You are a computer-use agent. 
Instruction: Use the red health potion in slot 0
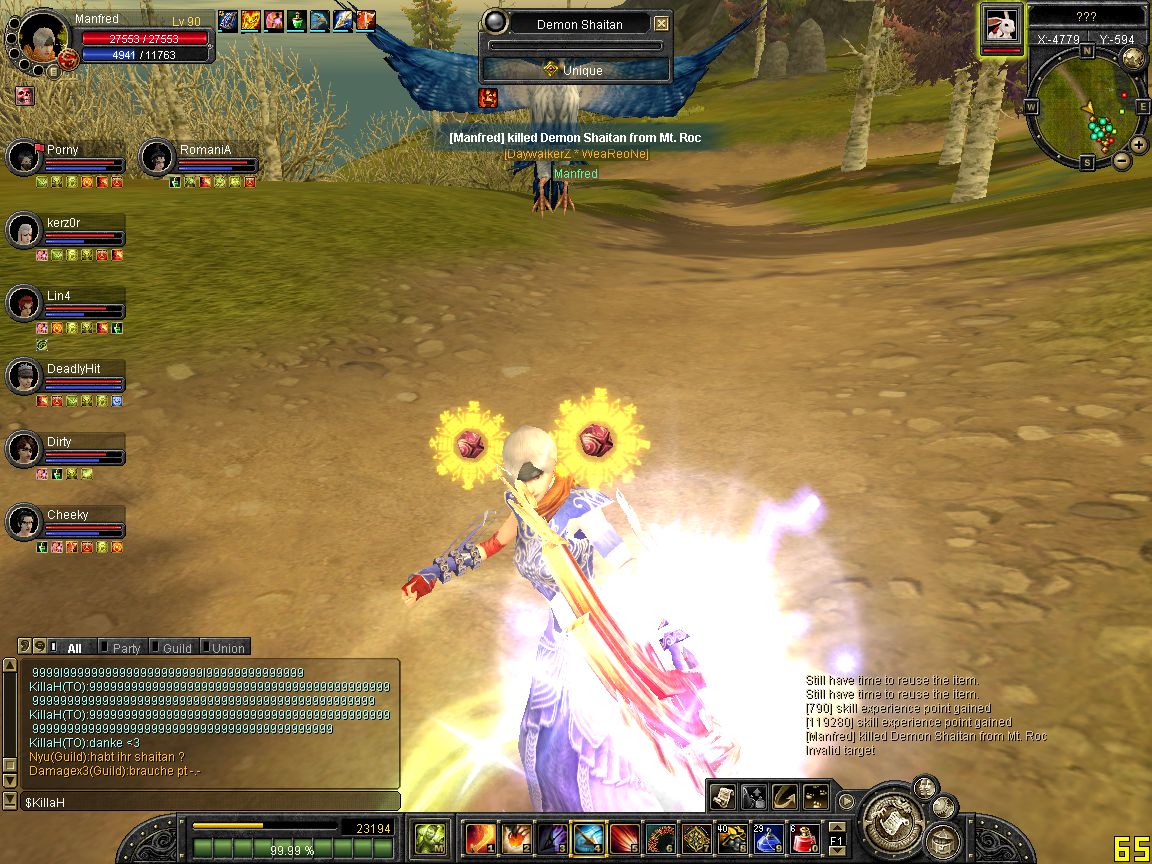(x=805, y=837)
